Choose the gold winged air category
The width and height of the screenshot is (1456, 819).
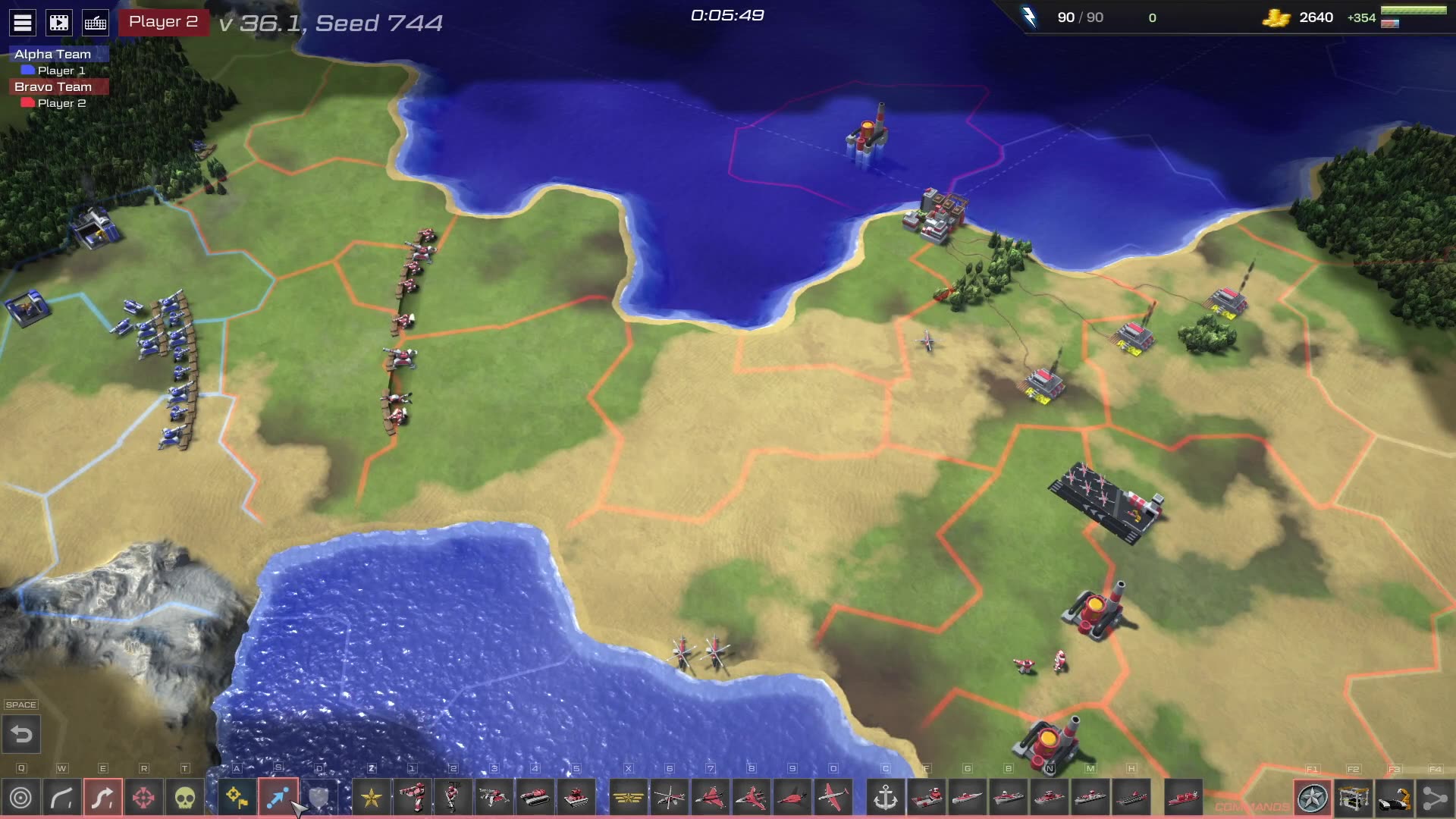point(628,798)
